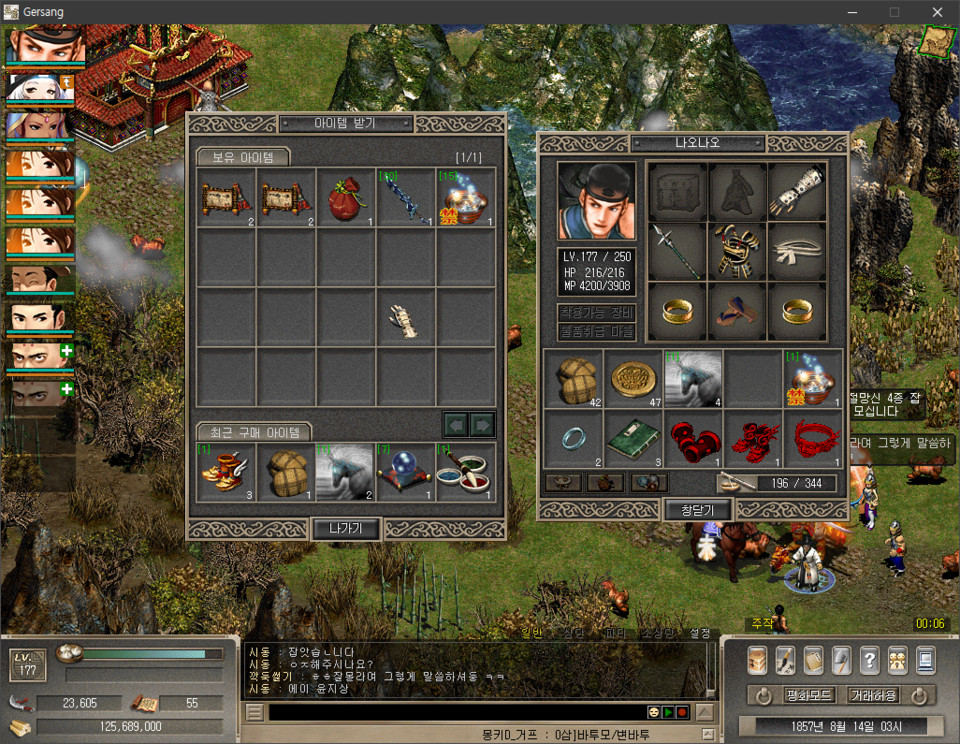Toggle the 거래허용 trade allow button
Screen dimensions: 960x744
(871, 695)
